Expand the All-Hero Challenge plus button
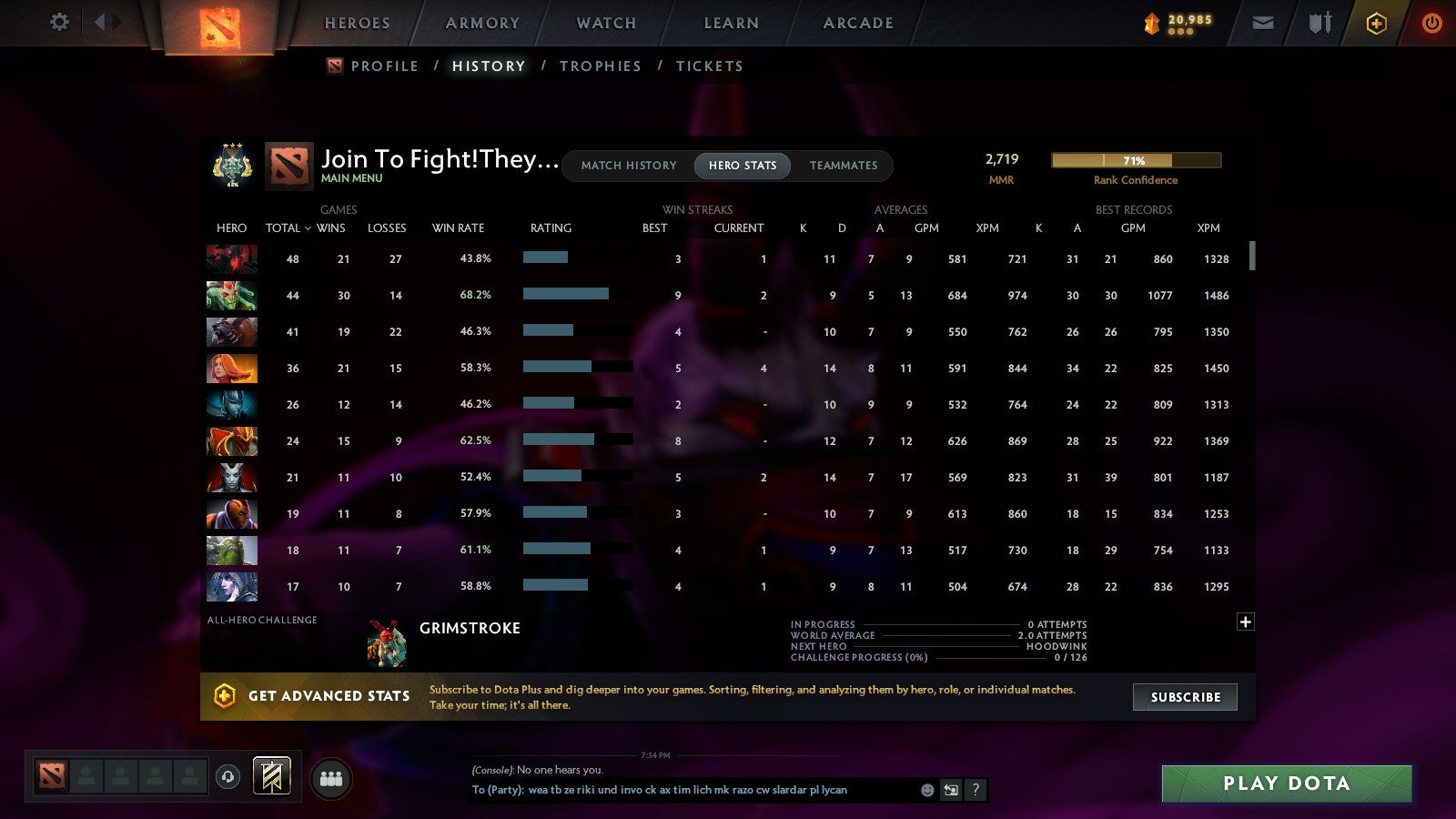Viewport: 1456px width, 819px height. tap(1245, 622)
